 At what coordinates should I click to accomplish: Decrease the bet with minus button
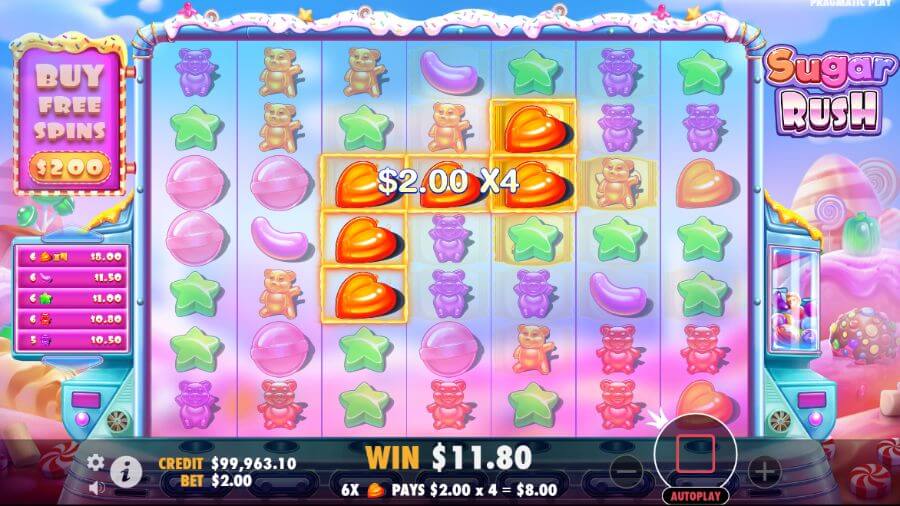(x=626, y=470)
